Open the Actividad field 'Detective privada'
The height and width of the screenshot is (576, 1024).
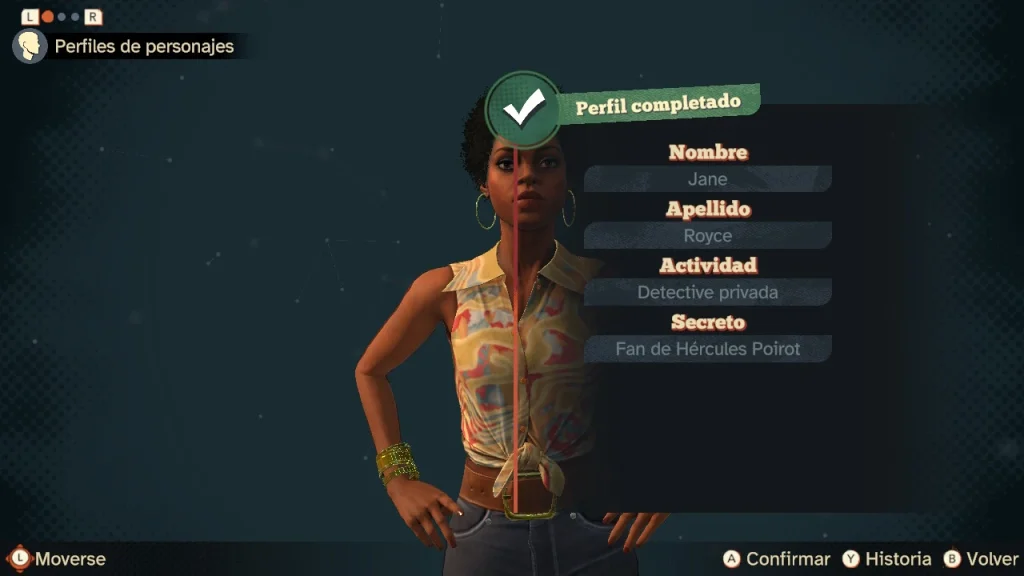[x=707, y=293]
